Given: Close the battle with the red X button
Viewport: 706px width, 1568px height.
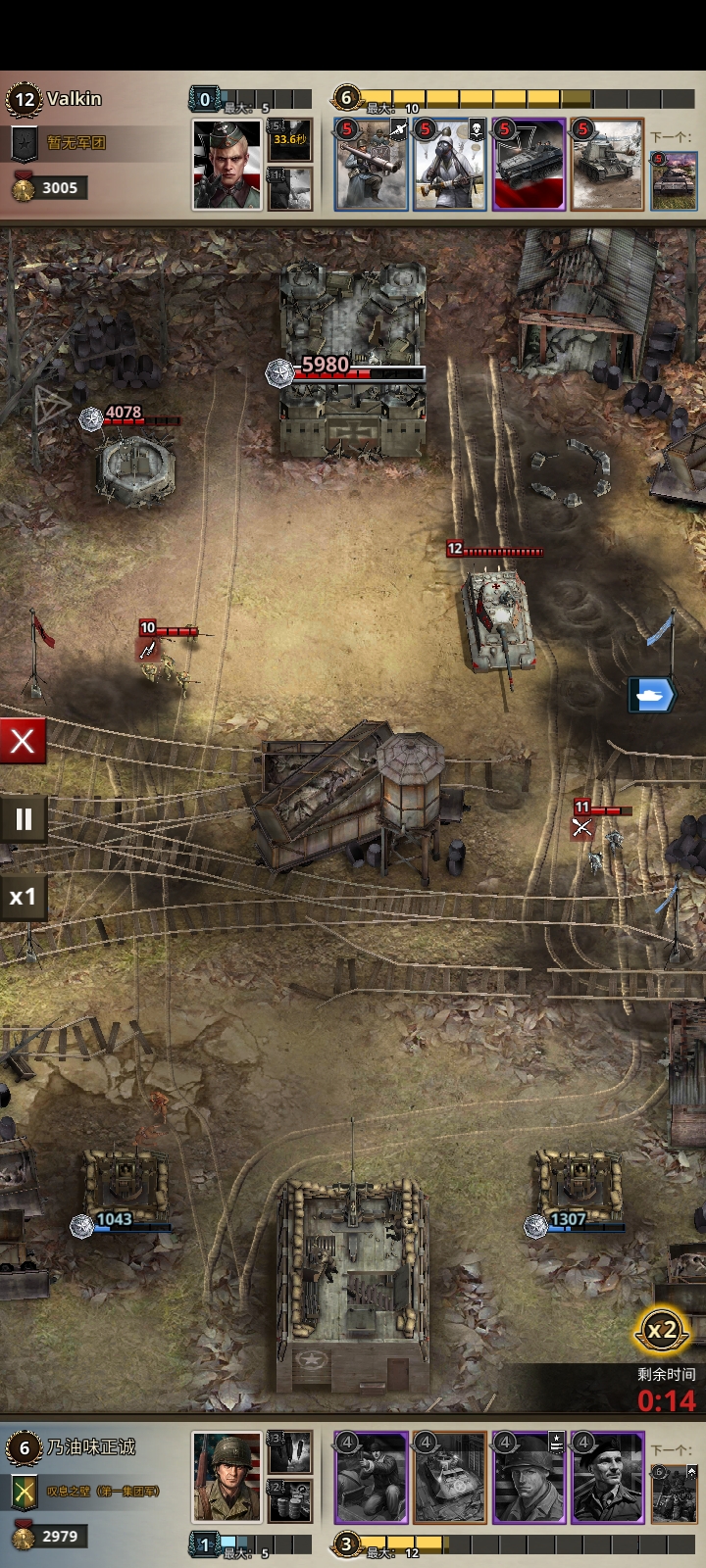Looking at the screenshot, I should click(23, 741).
